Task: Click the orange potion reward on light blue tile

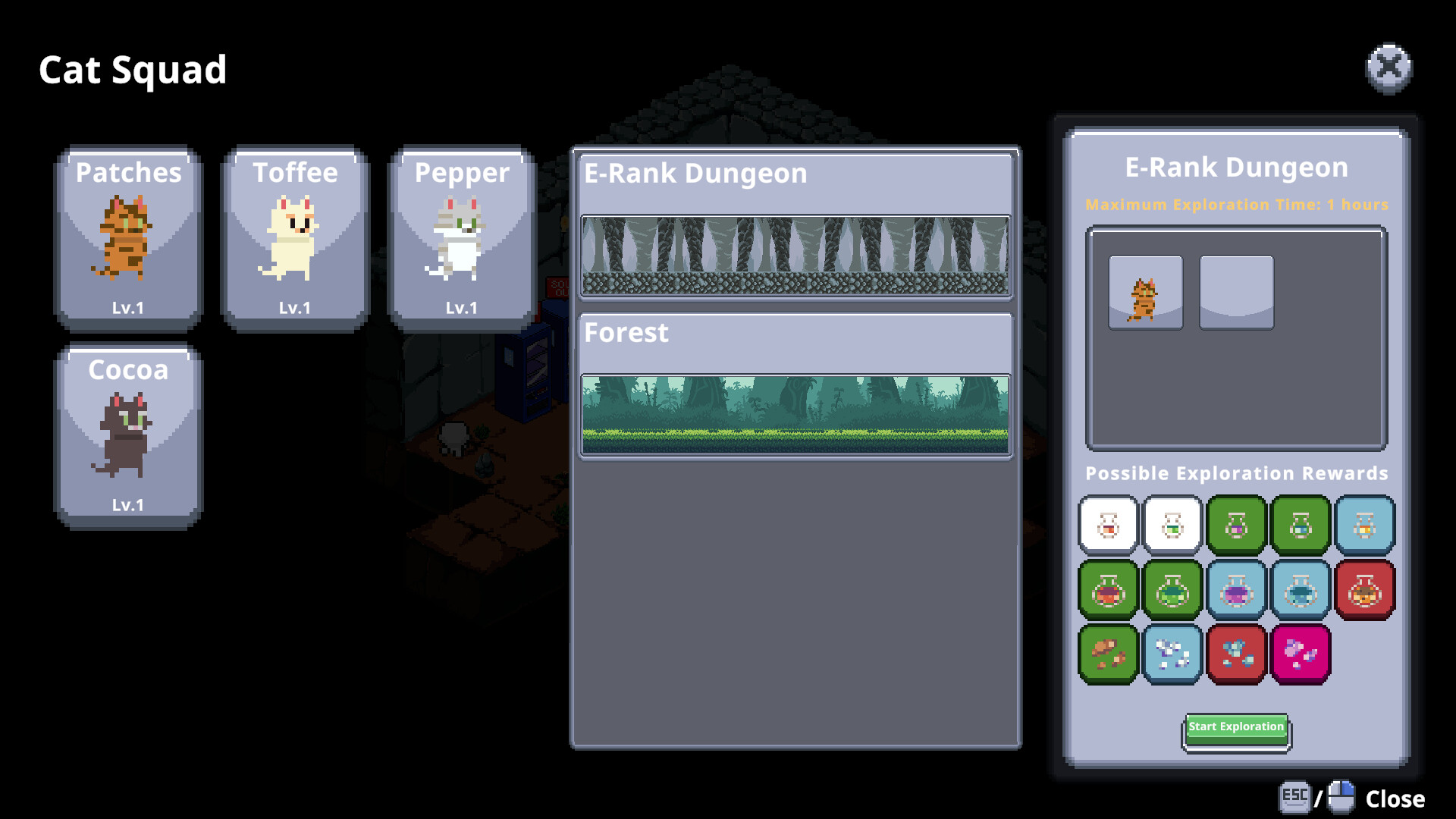Action: tap(1365, 525)
